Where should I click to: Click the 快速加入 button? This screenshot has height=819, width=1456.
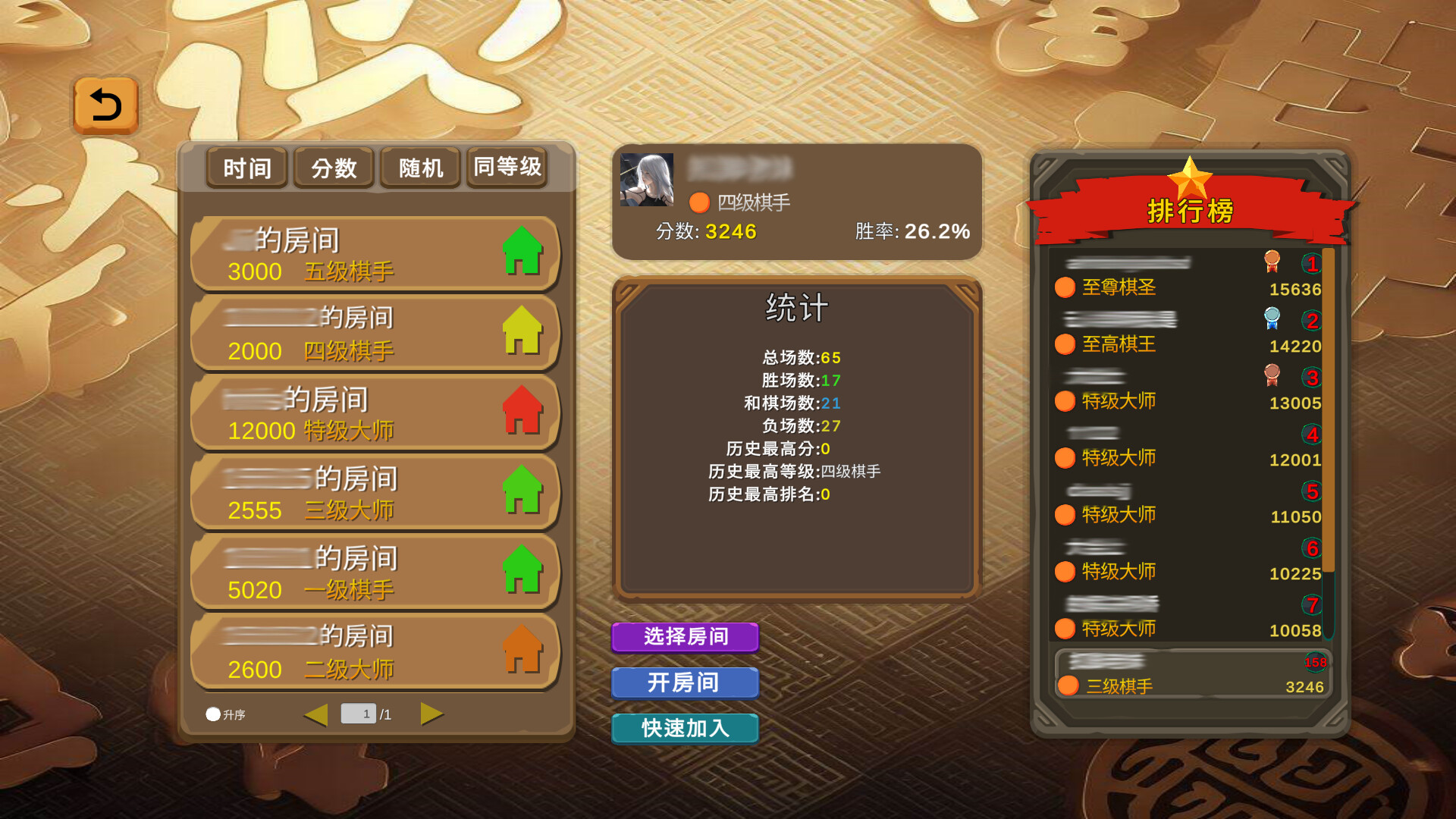pyautogui.click(x=685, y=729)
